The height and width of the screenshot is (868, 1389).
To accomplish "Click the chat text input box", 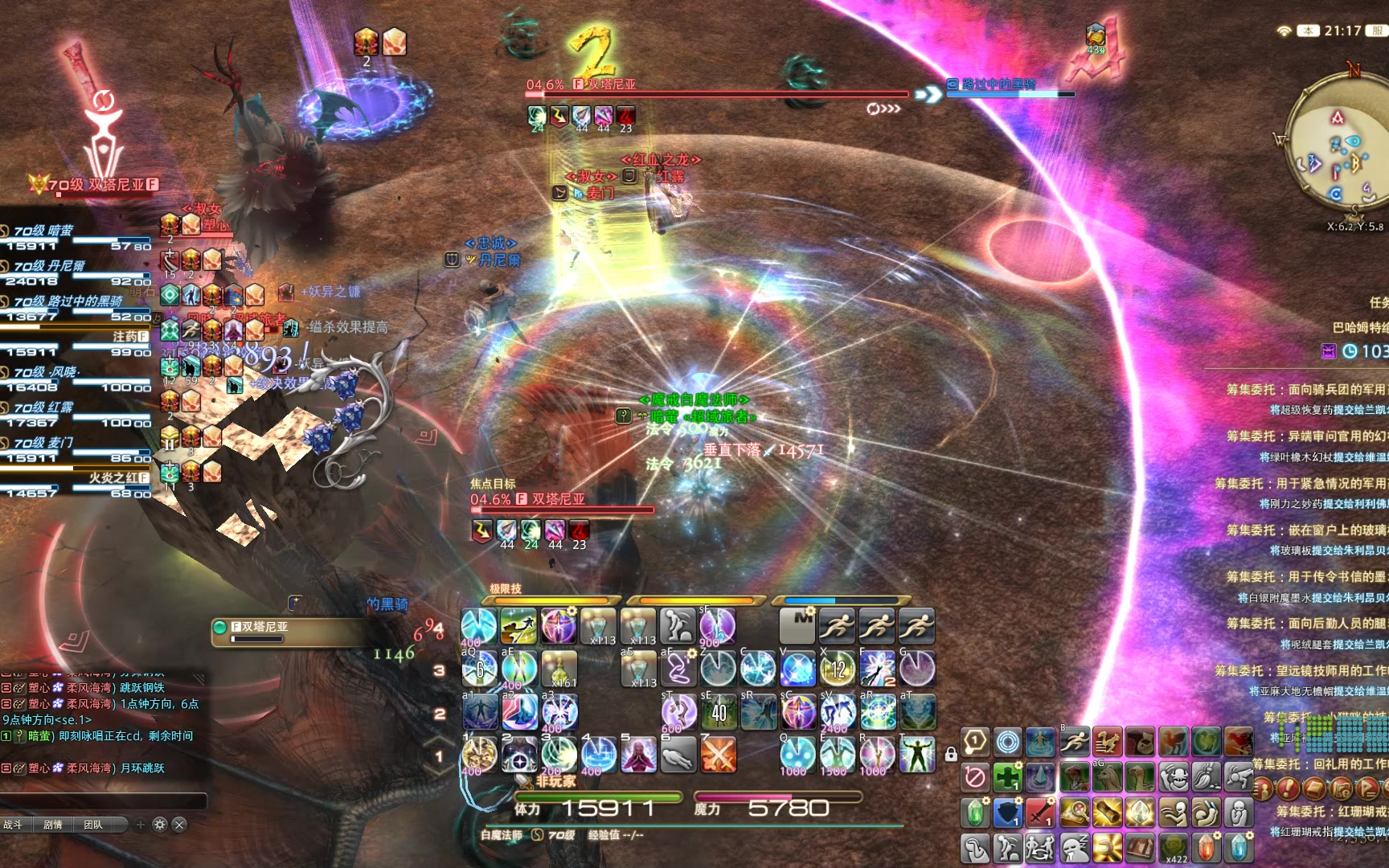I will click(103, 800).
